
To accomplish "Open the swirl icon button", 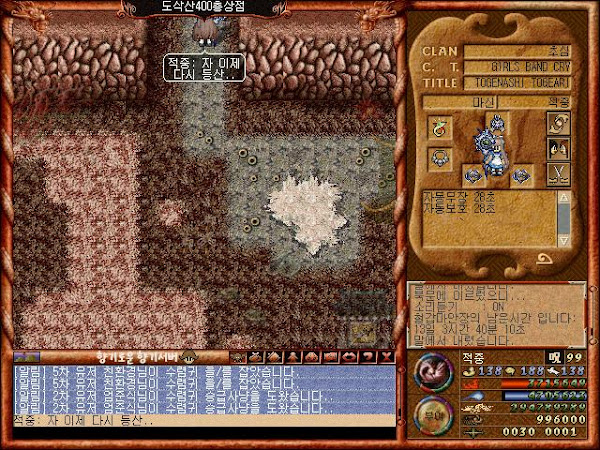I will point(558,123).
